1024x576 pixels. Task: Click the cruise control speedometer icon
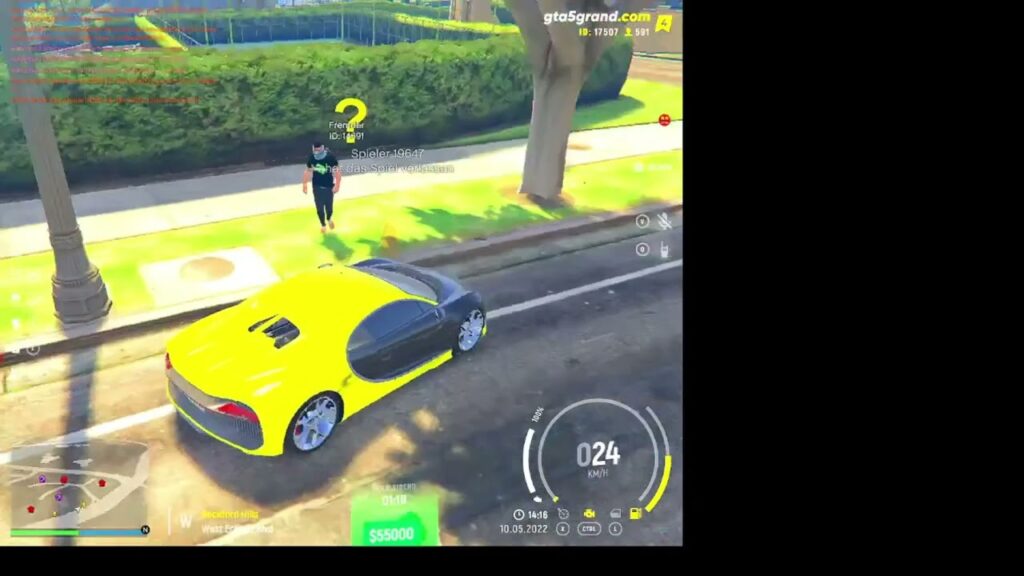pyautogui.click(x=564, y=513)
